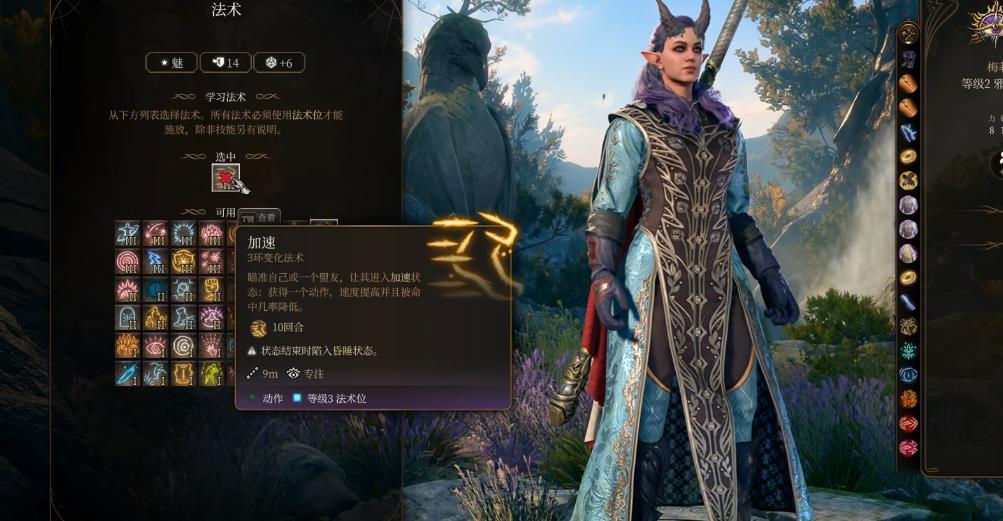Remove the selected red spell from the chosen slot
Viewport: 1003px width, 521px height.
pyautogui.click(x=227, y=178)
